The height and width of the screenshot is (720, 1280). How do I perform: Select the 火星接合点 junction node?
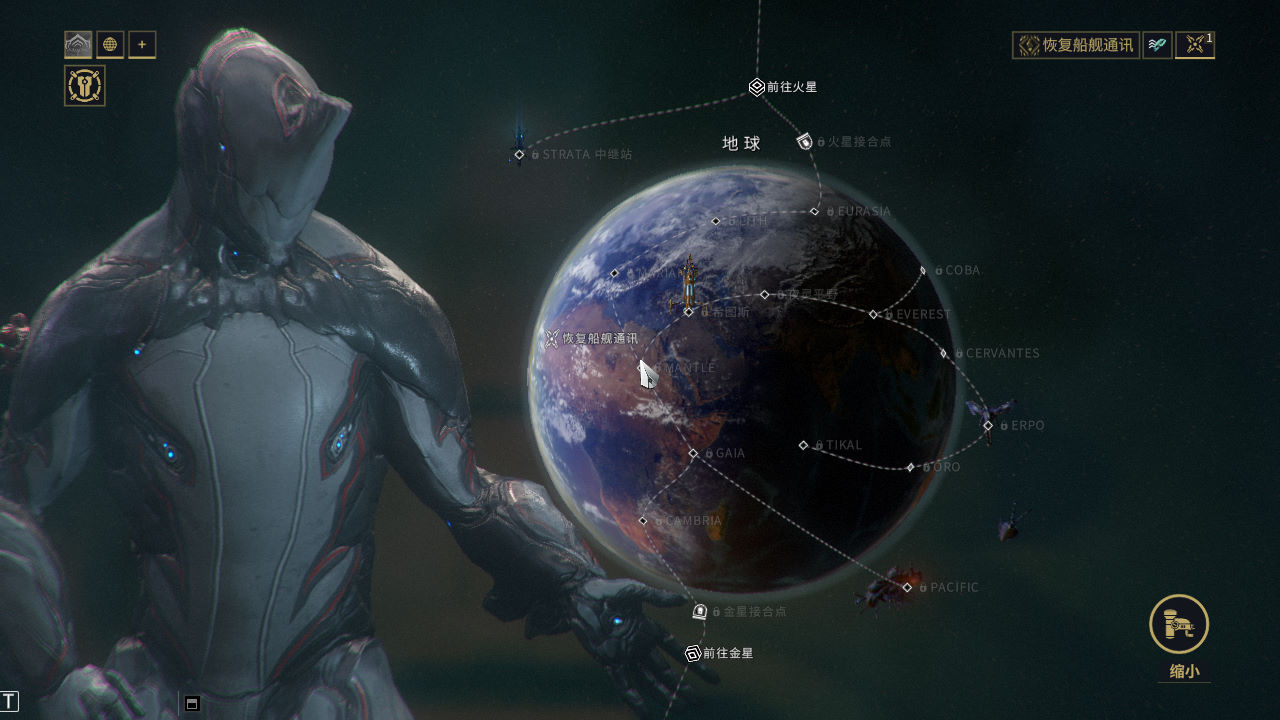(805, 142)
